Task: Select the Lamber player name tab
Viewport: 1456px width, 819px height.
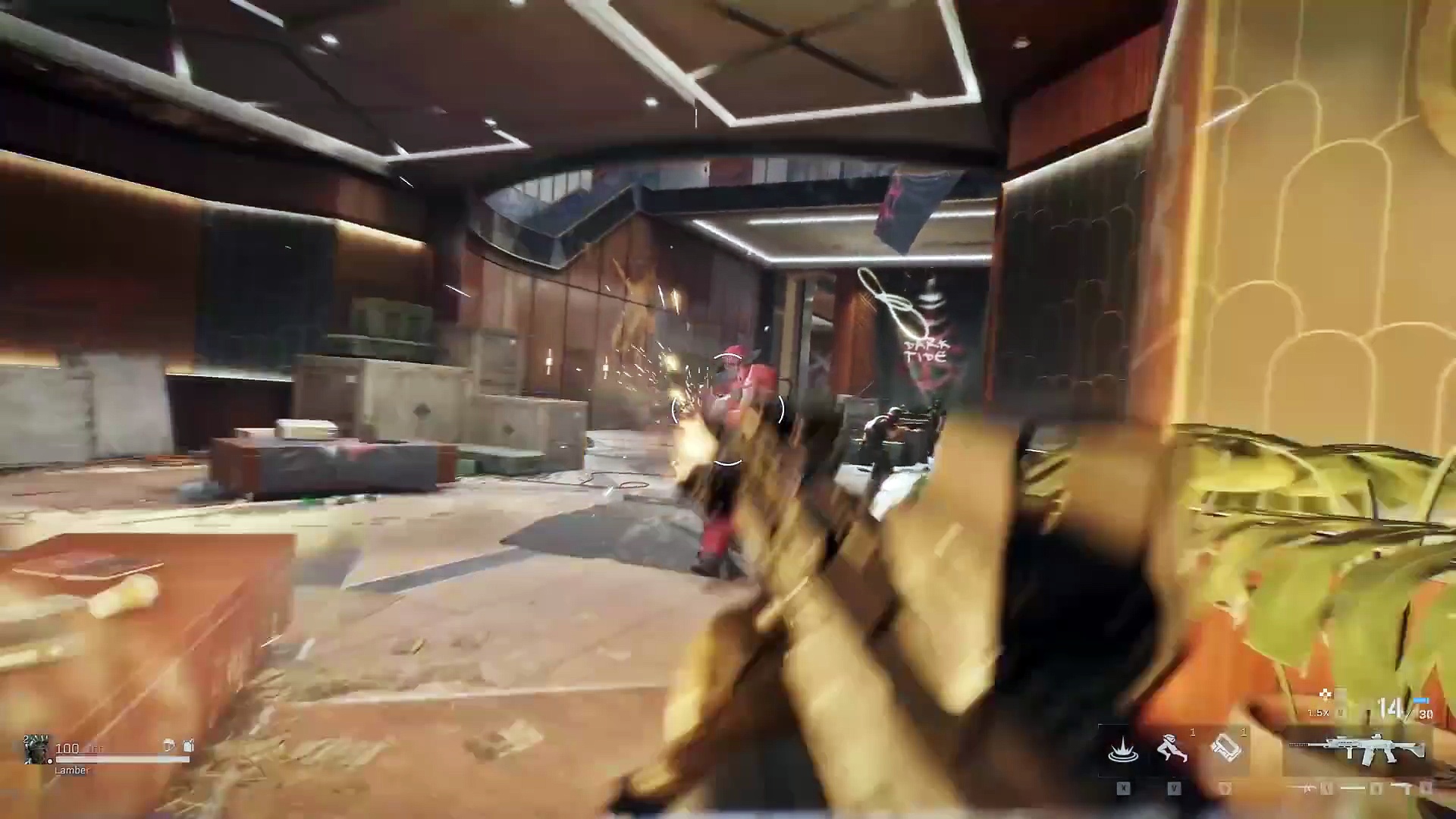Action: [71, 770]
